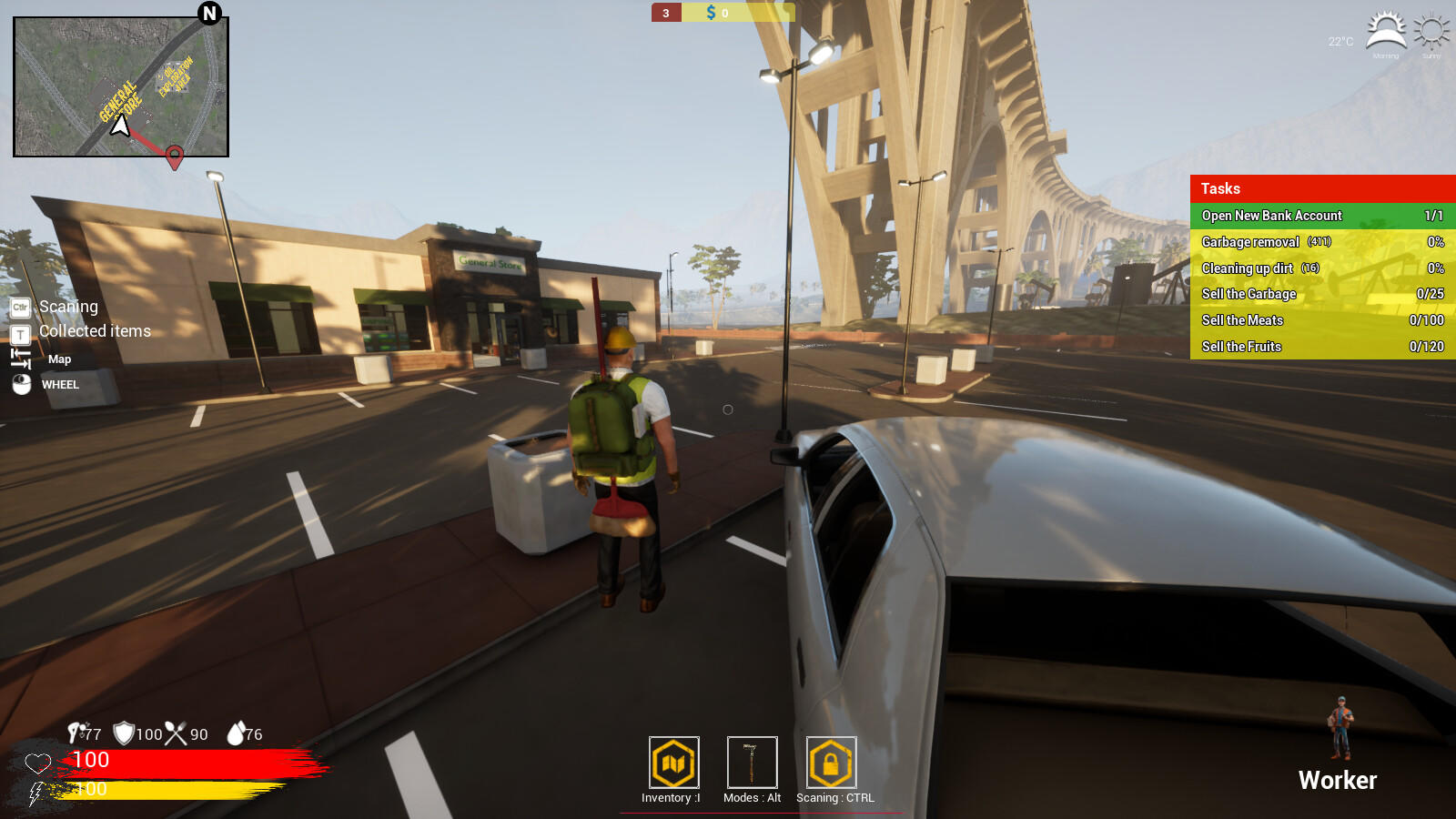
Task: Click the Morning weather icon
Action: click(x=1385, y=30)
